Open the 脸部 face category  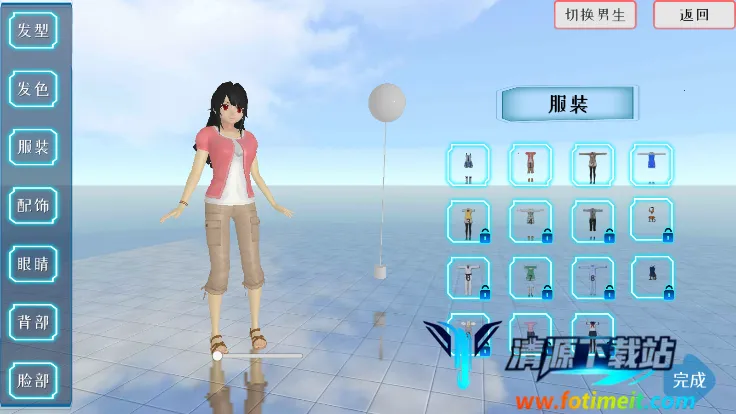[33, 380]
